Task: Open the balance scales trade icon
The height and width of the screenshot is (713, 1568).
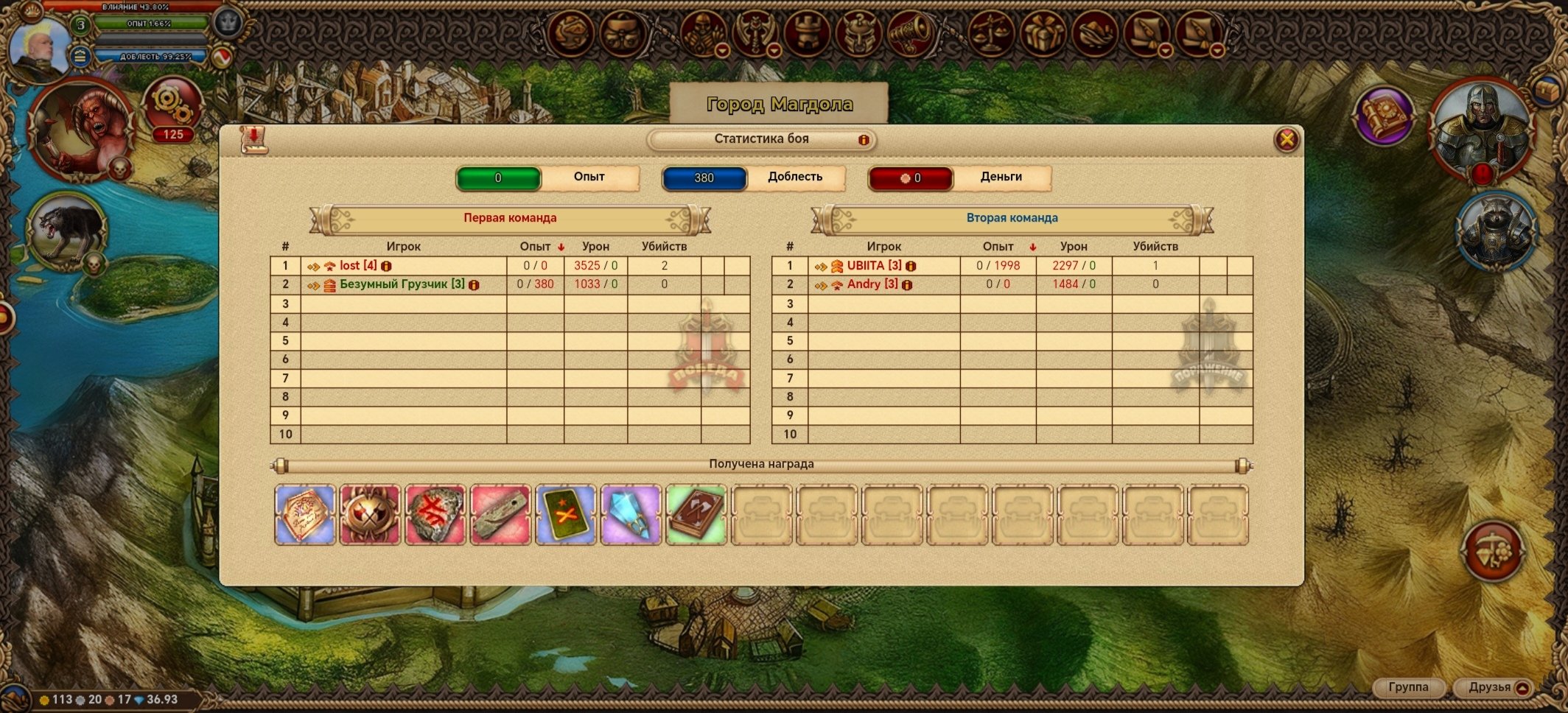Action: 991,33
